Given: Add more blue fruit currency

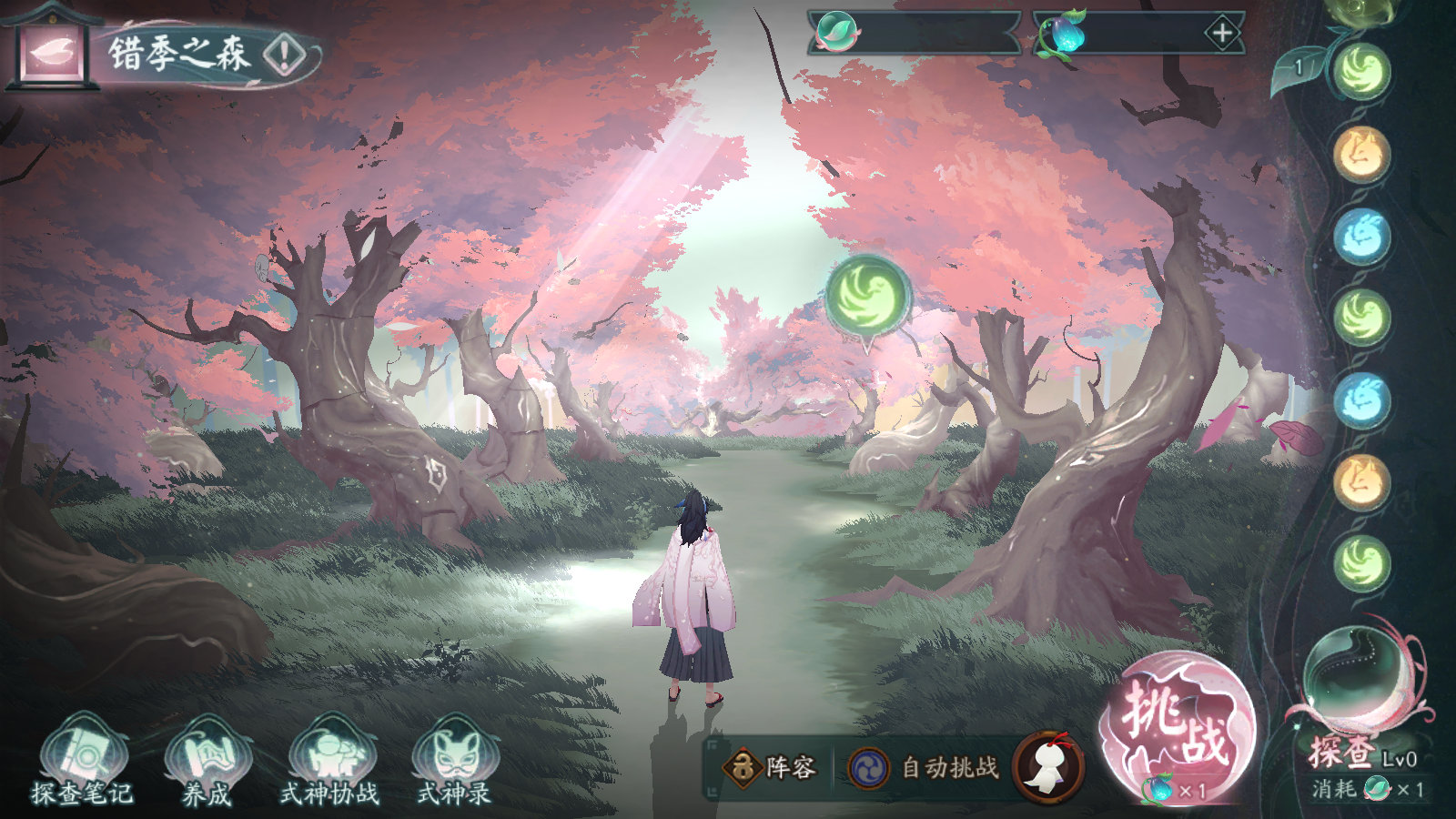Looking at the screenshot, I should 1221,35.
